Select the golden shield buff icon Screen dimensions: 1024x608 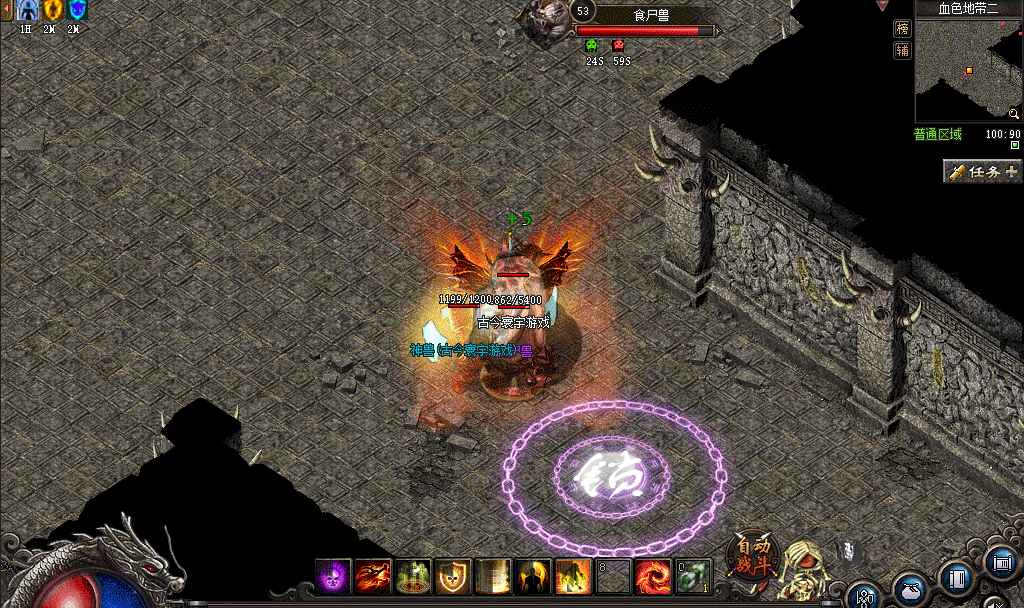point(52,10)
